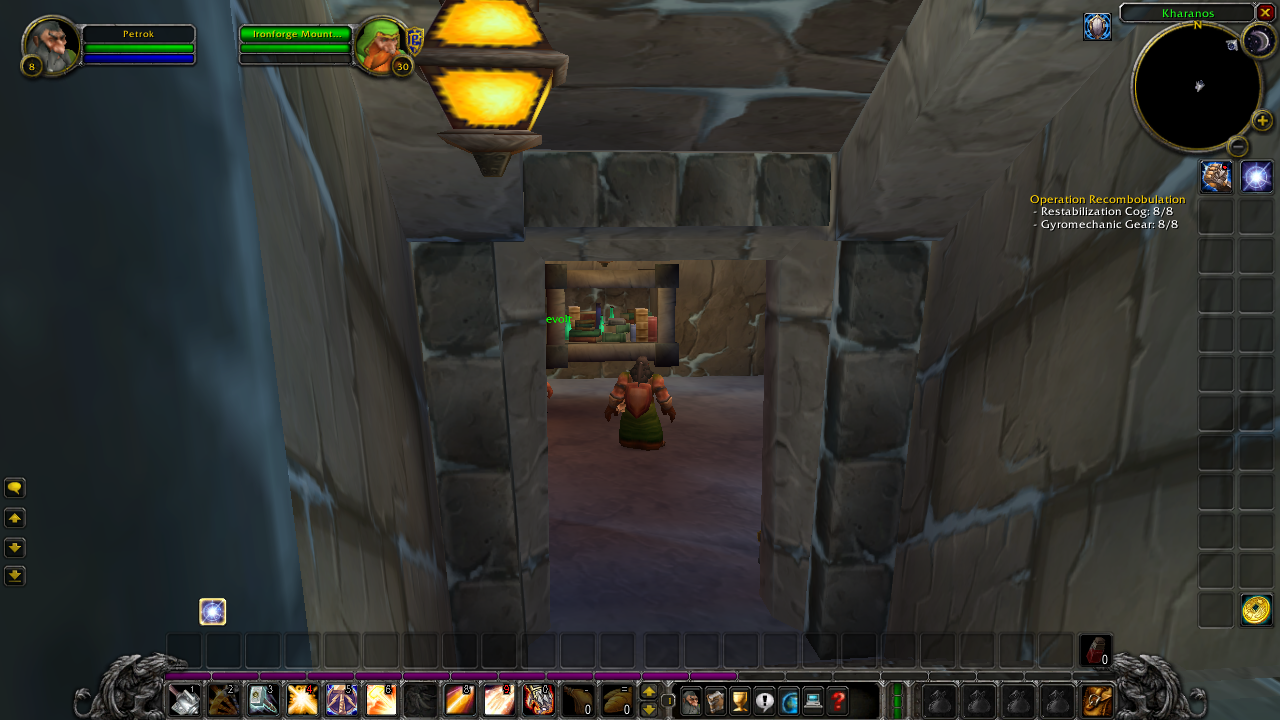Viewport: 1280px width, 720px height.
Task: Click the glowing purple orb above the action bar
Action: click(212, 611)
